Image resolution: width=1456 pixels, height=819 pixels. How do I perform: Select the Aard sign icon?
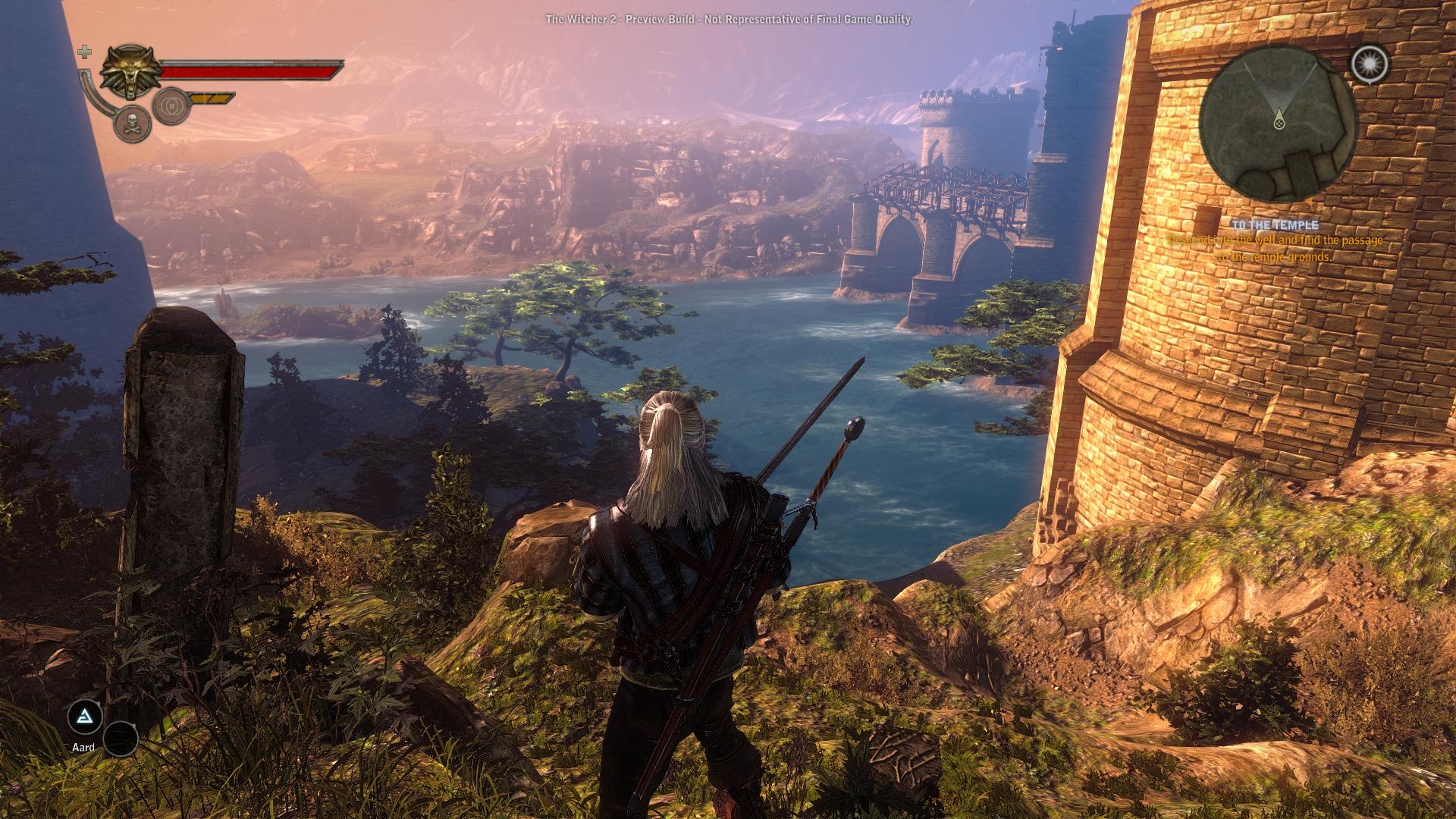tap(84, 716)
